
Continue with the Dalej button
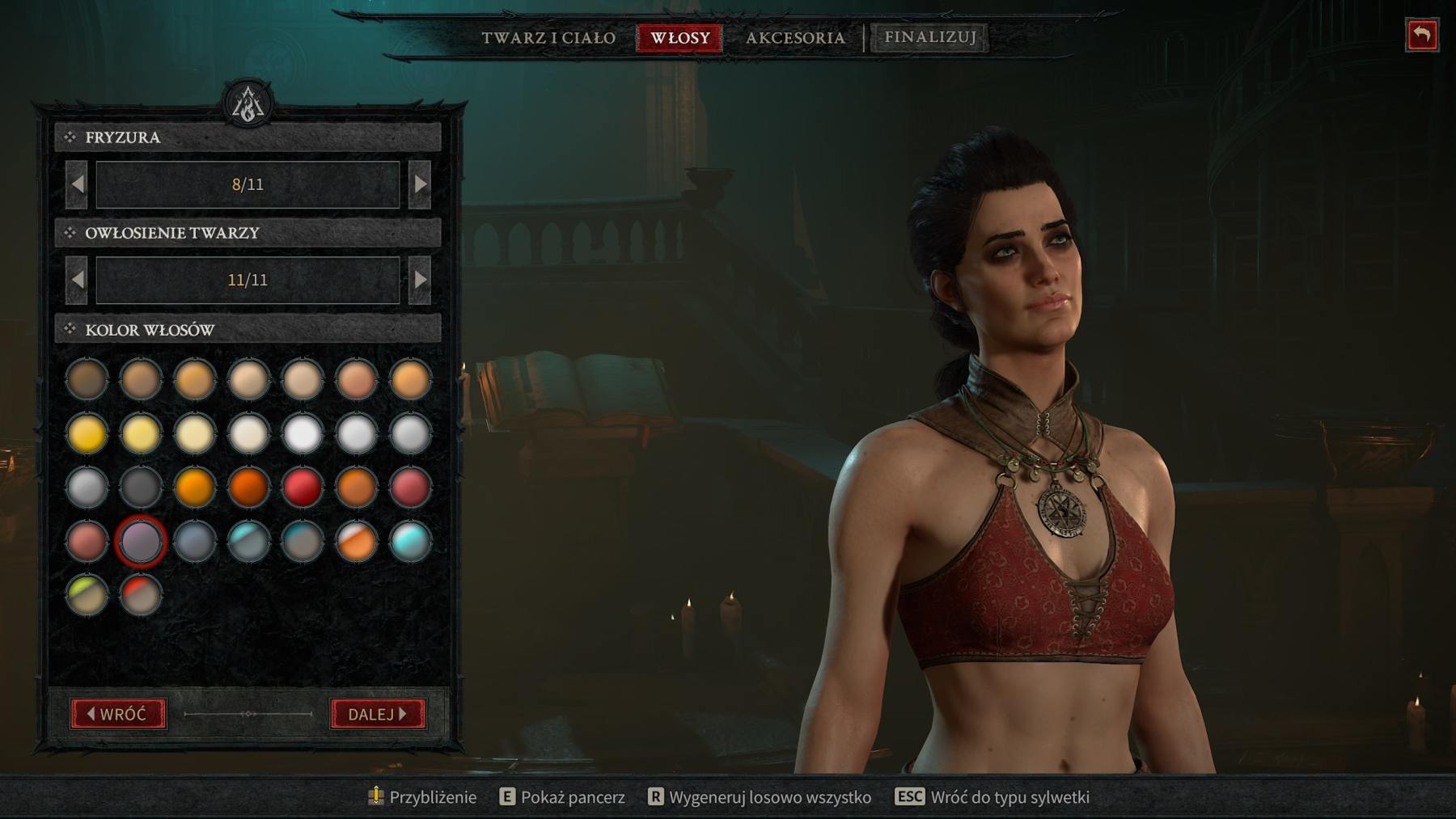(378, 714)
